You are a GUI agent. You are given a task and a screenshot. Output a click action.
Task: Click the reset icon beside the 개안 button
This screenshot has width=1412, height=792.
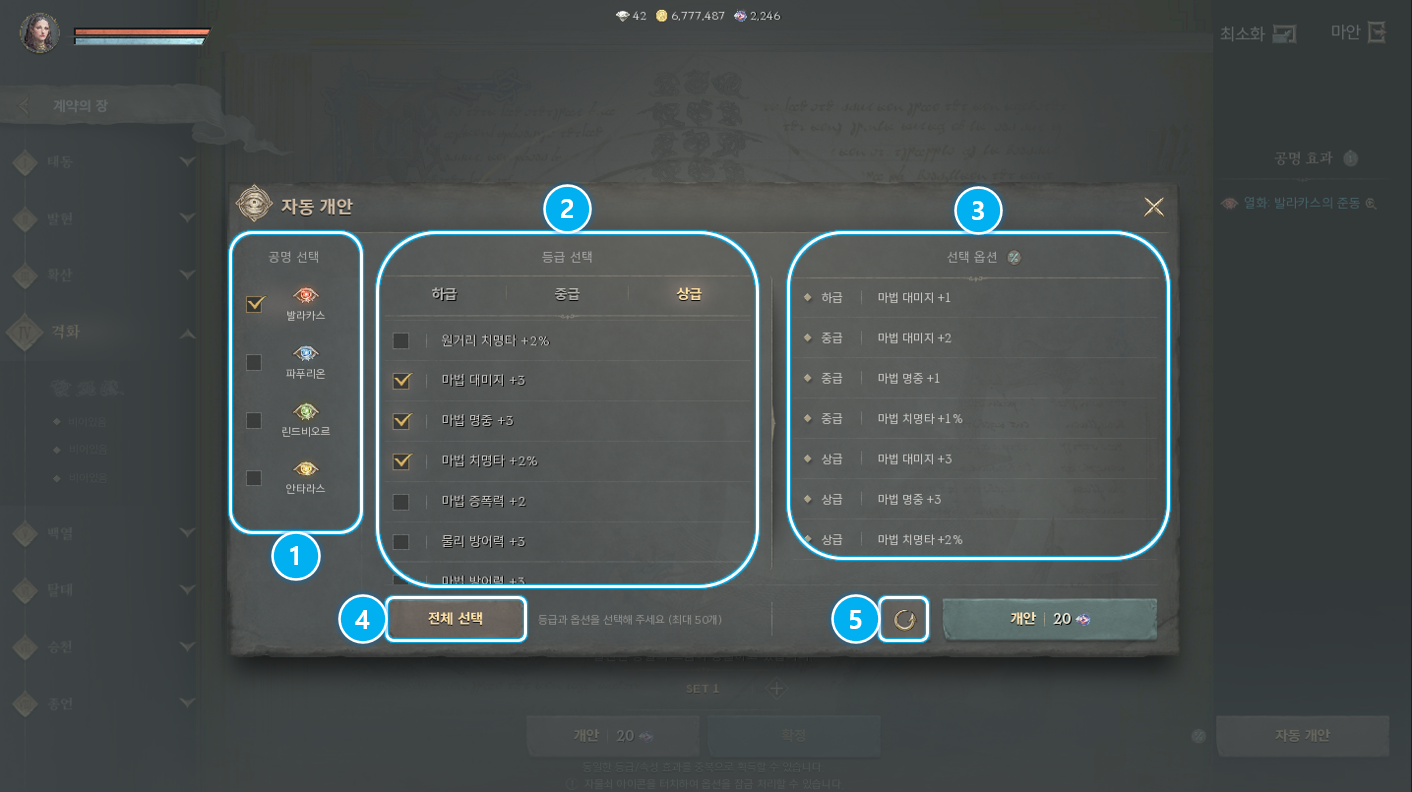pyautogui.click(x=903, y=618)
